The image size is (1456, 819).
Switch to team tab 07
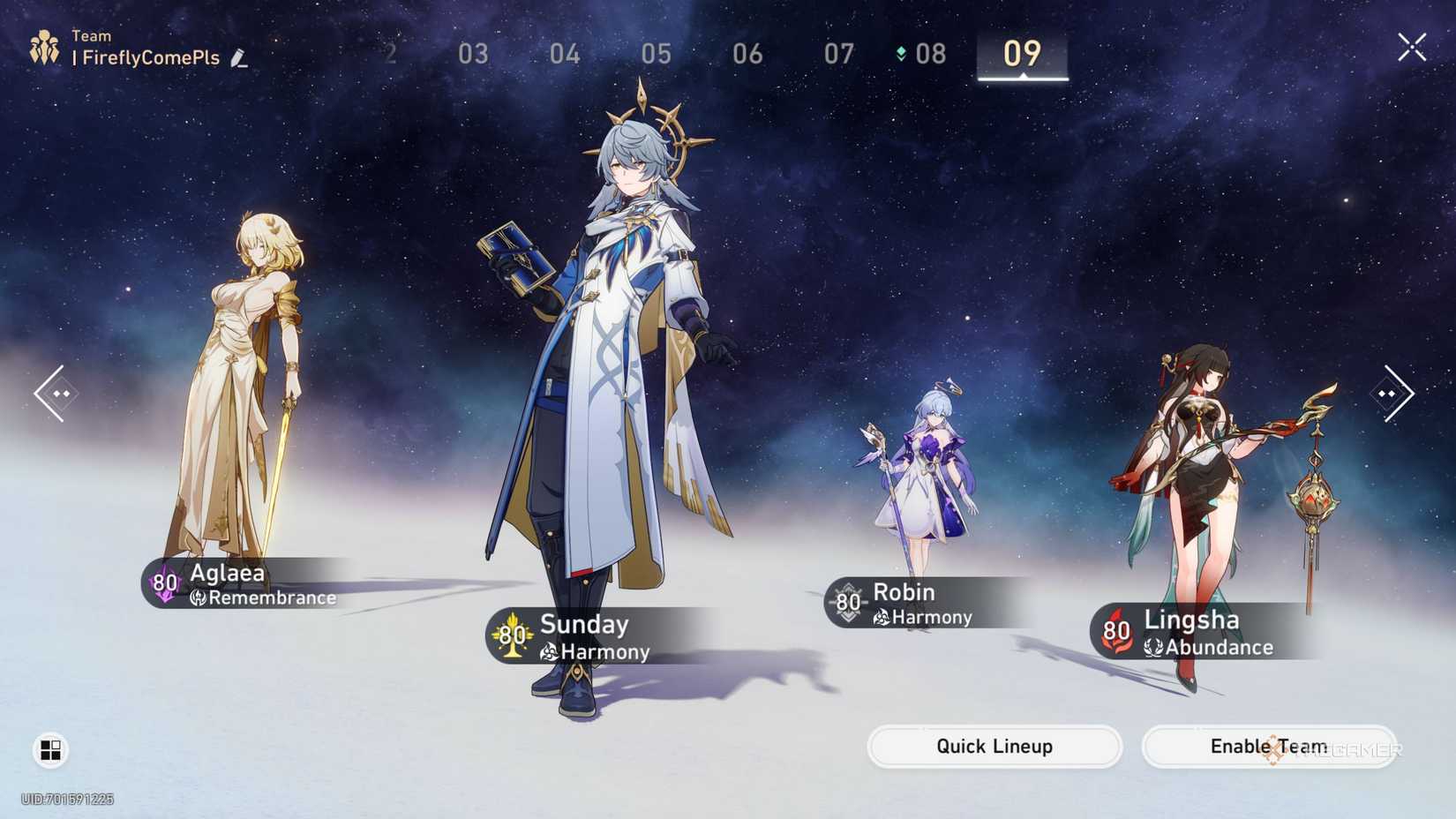838,54
